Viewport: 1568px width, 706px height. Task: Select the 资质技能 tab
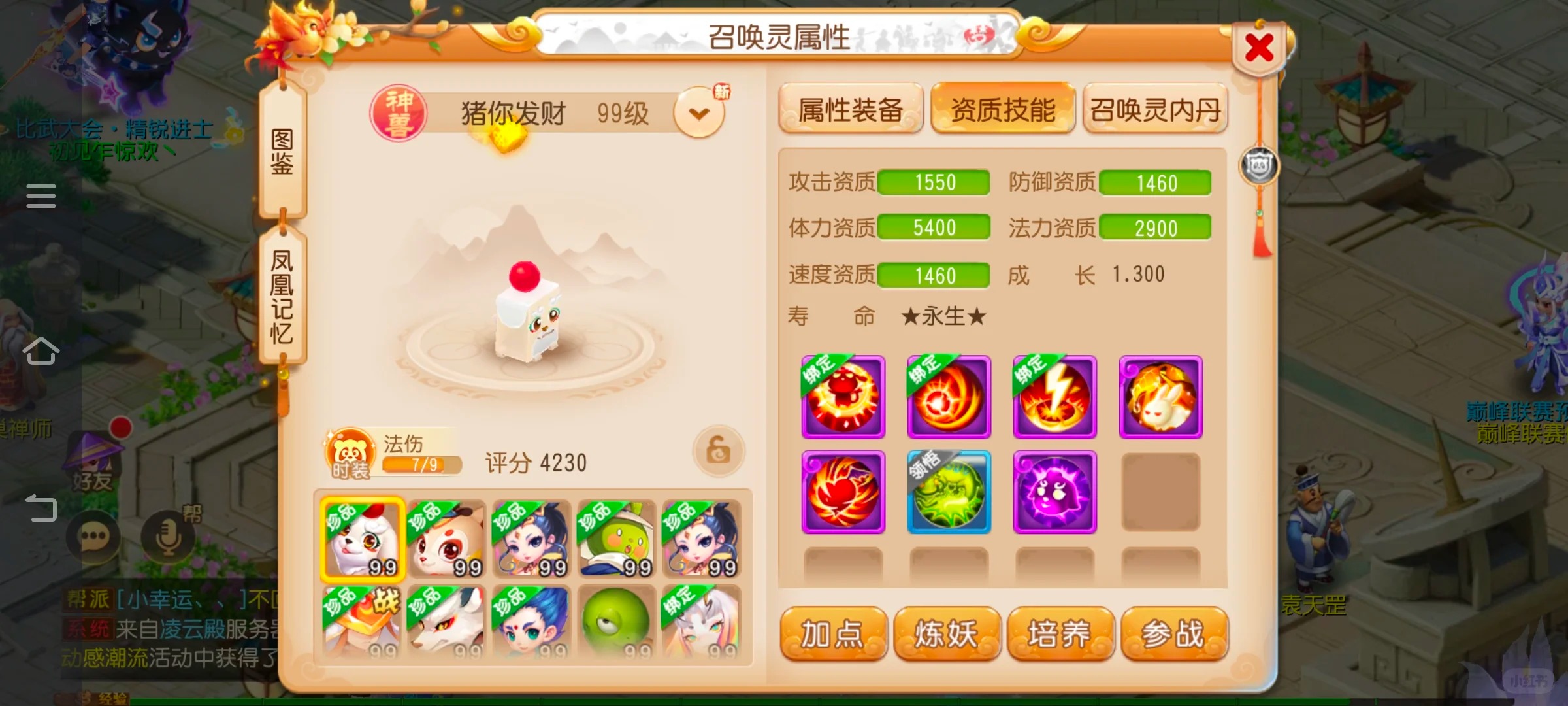point(1003,109)
